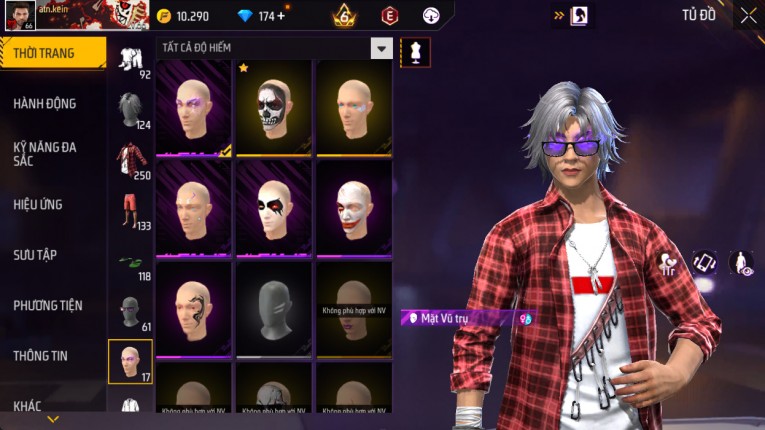Select the THỜI TRANG tab
Viewport: 765px width, 430px height.
point(43,53)
